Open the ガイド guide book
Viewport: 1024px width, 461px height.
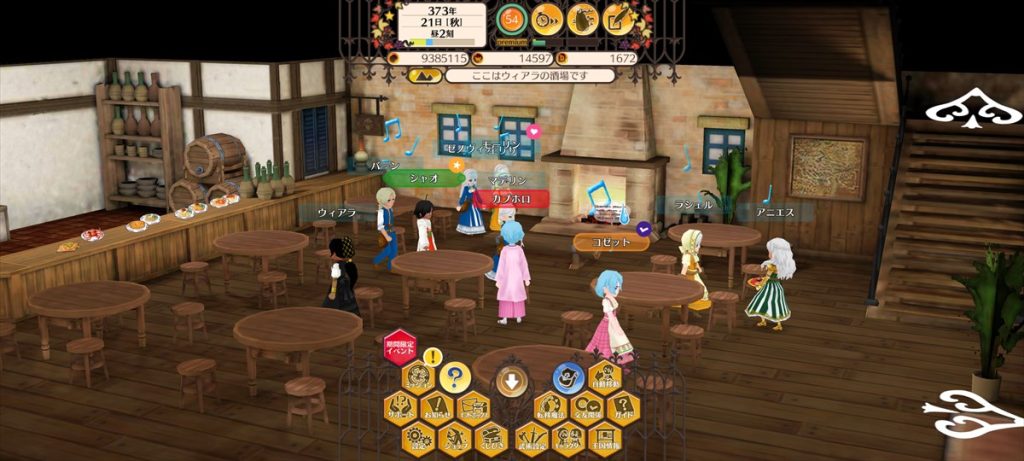pos(622,408)
